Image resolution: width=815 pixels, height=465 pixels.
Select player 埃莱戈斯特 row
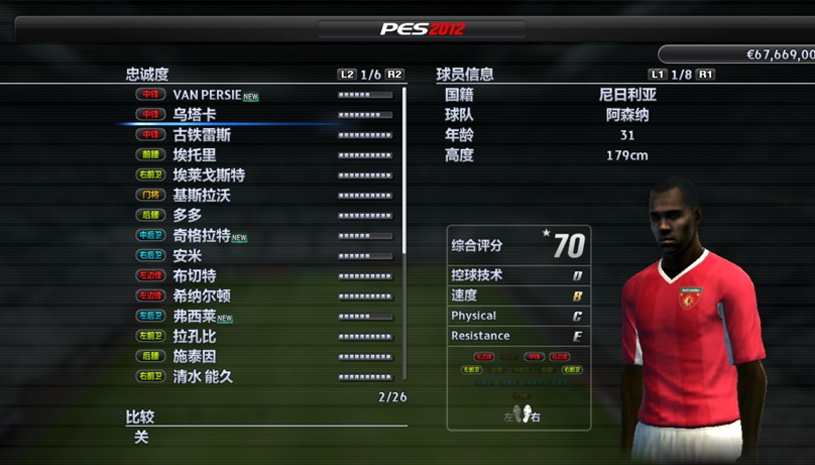208,175
